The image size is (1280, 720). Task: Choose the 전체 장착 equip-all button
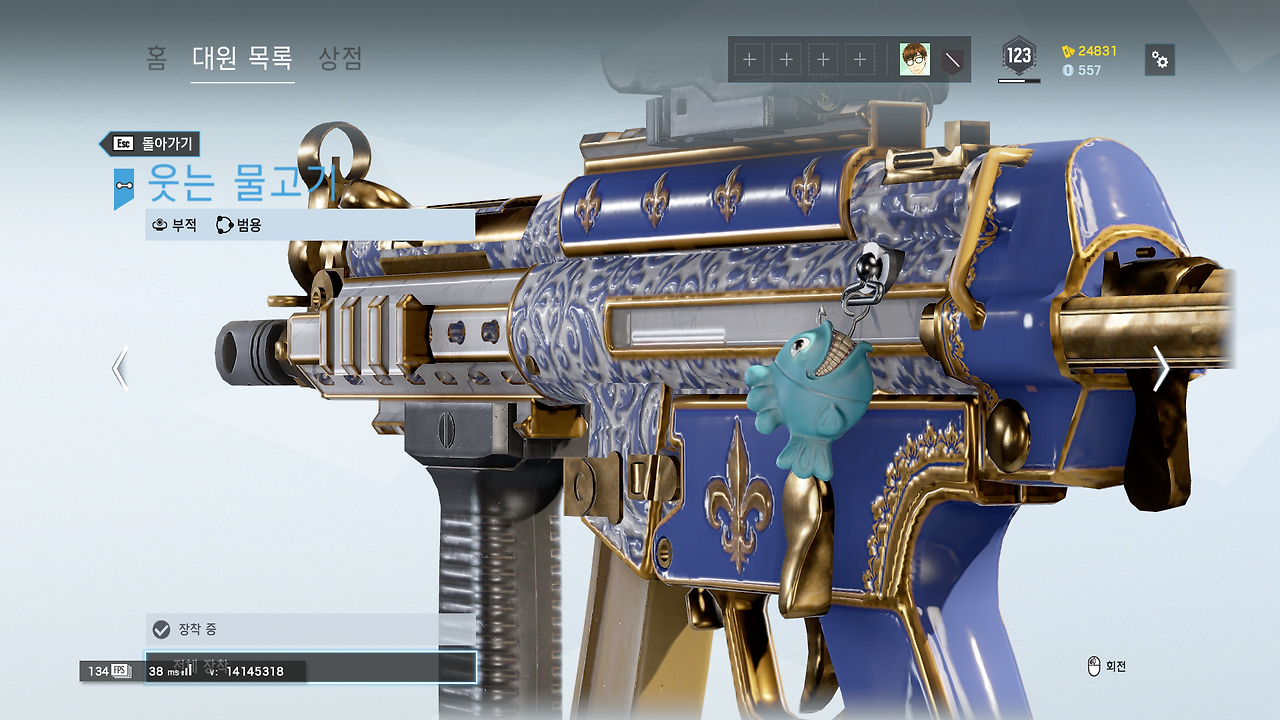pos(310,666)
